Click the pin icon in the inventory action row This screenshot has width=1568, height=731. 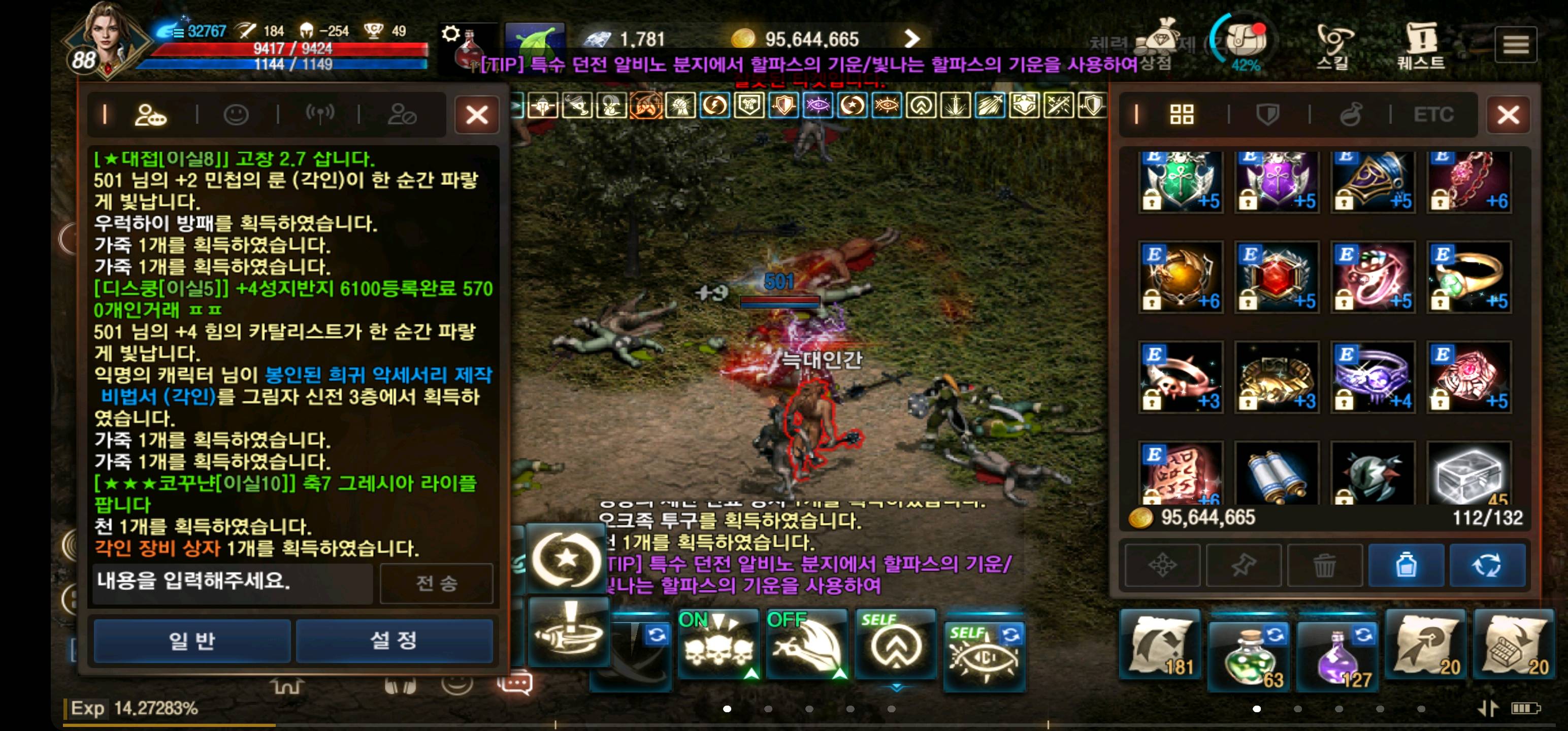[x=1244, y=565]
